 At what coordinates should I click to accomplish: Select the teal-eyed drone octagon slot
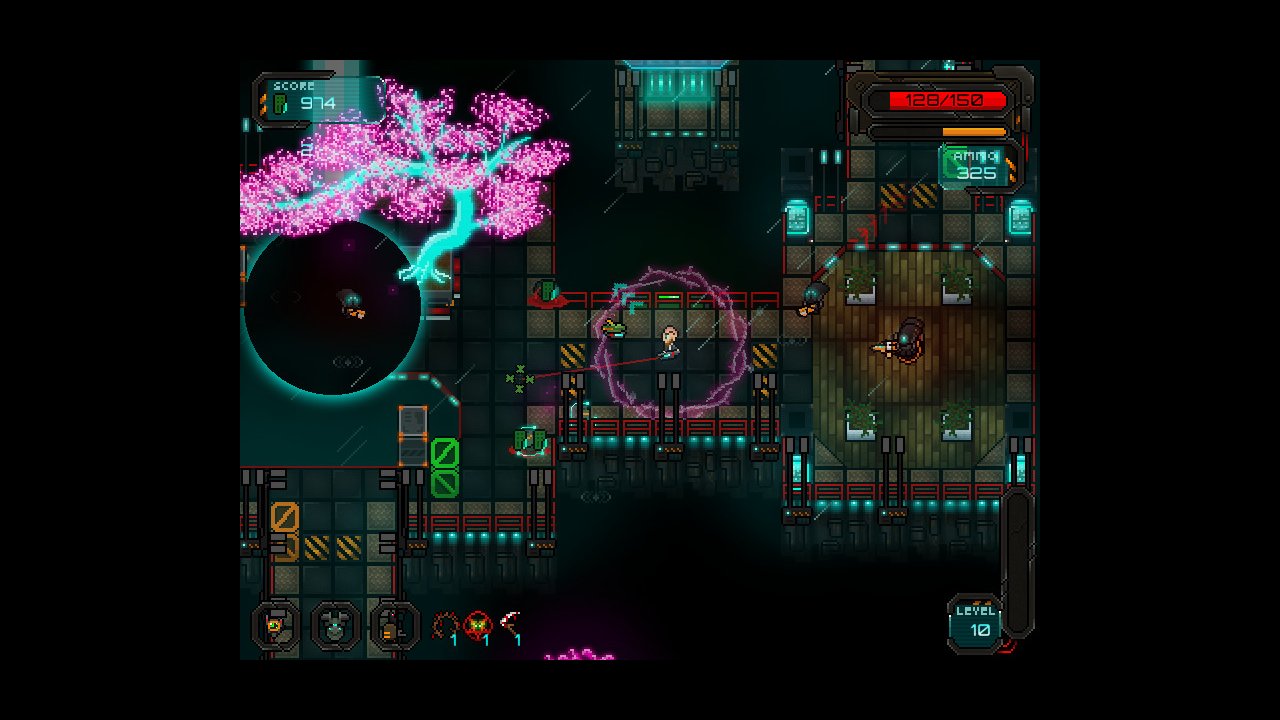335,627
